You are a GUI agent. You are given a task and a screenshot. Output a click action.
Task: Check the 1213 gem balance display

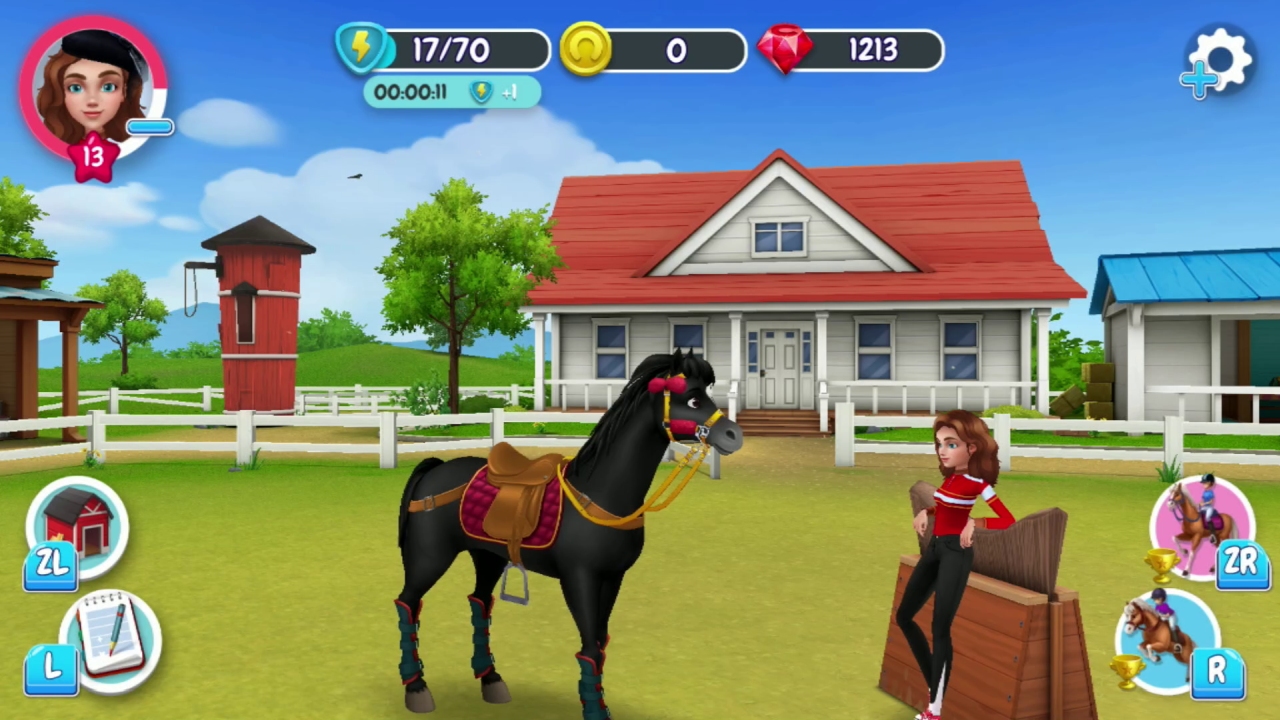pyautogui.click(x=875, y=50)
